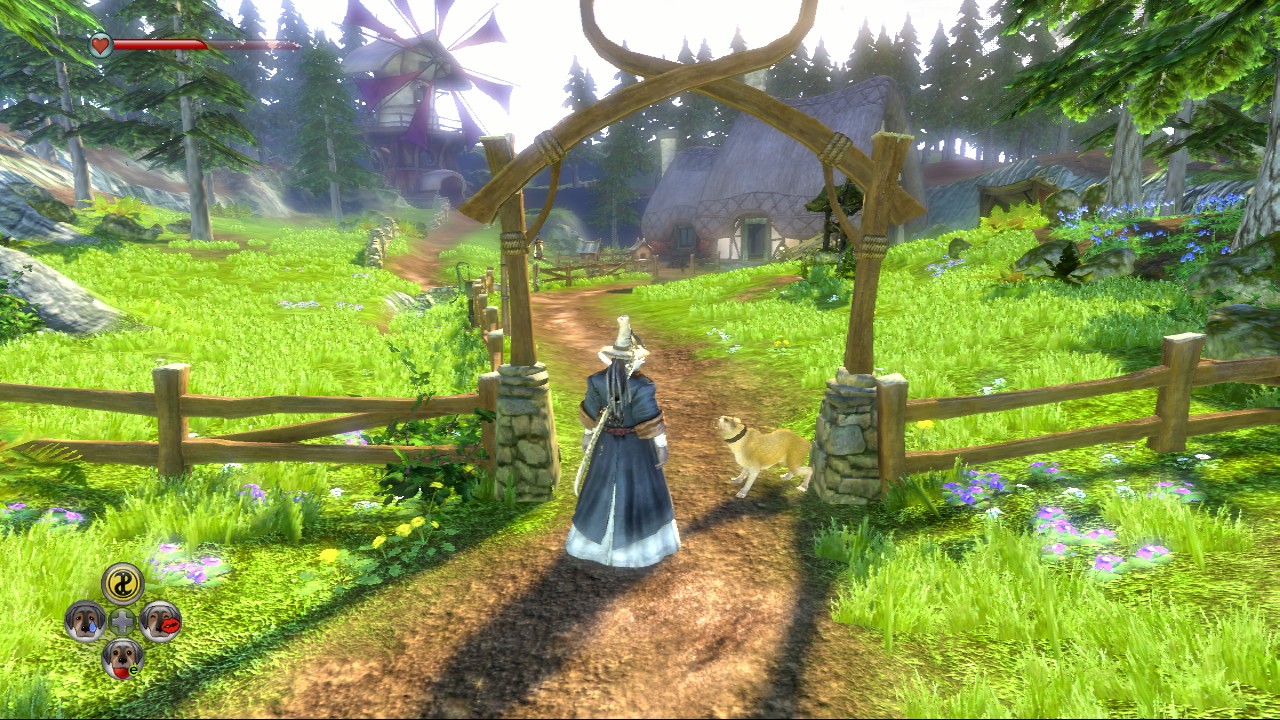Click the heart icon on the health bar
The height and width of the screenshot is (720, 1280).
pyautogui.click(x=100, y=44)
